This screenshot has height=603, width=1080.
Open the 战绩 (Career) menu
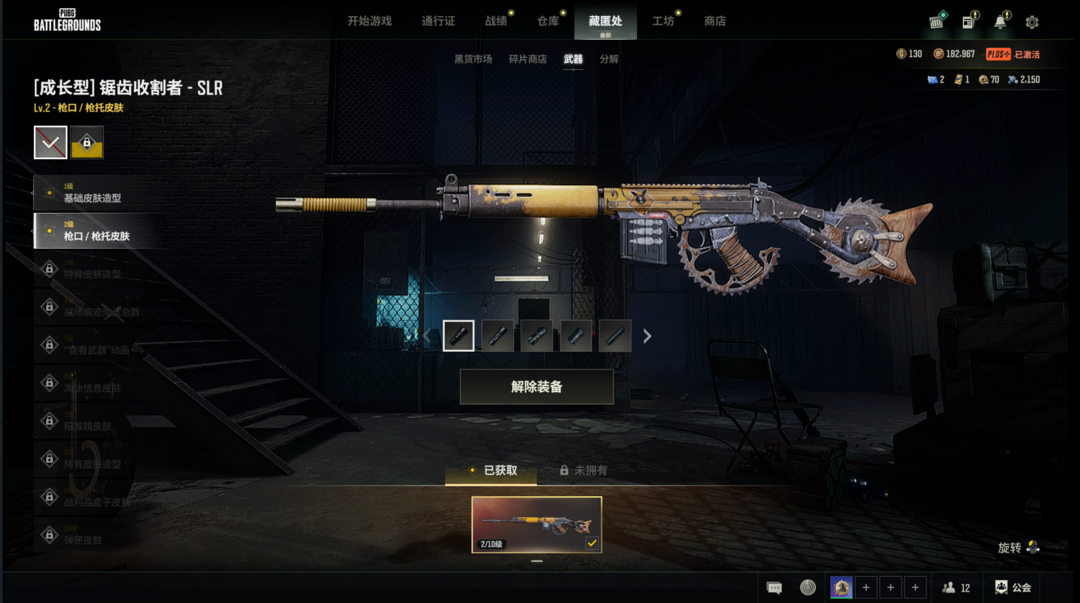click(496, 21)
